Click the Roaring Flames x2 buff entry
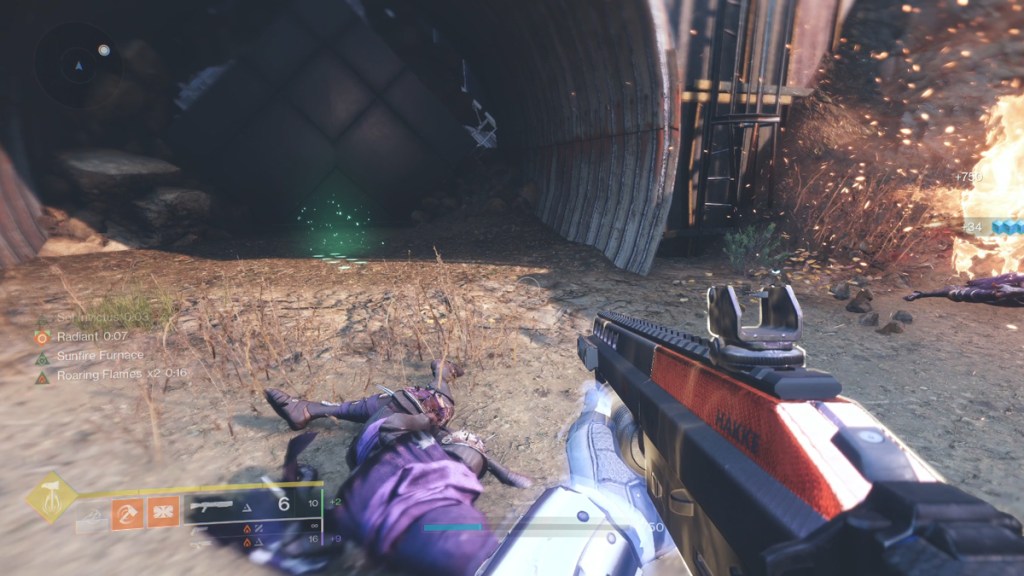The image size is (1024, 576). 105,376
